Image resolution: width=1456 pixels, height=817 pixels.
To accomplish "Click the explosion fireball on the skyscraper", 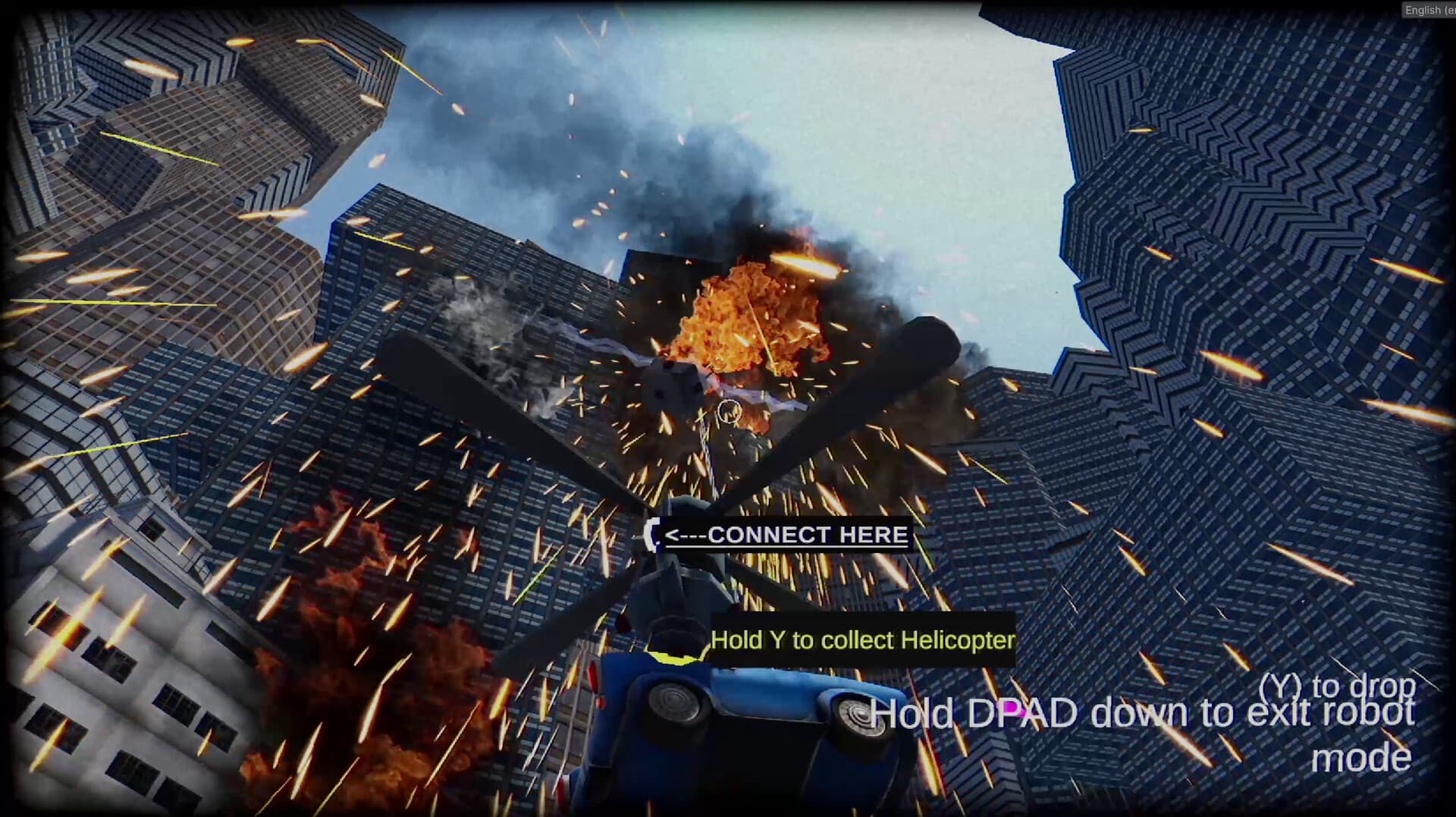I will click(751, 319).
